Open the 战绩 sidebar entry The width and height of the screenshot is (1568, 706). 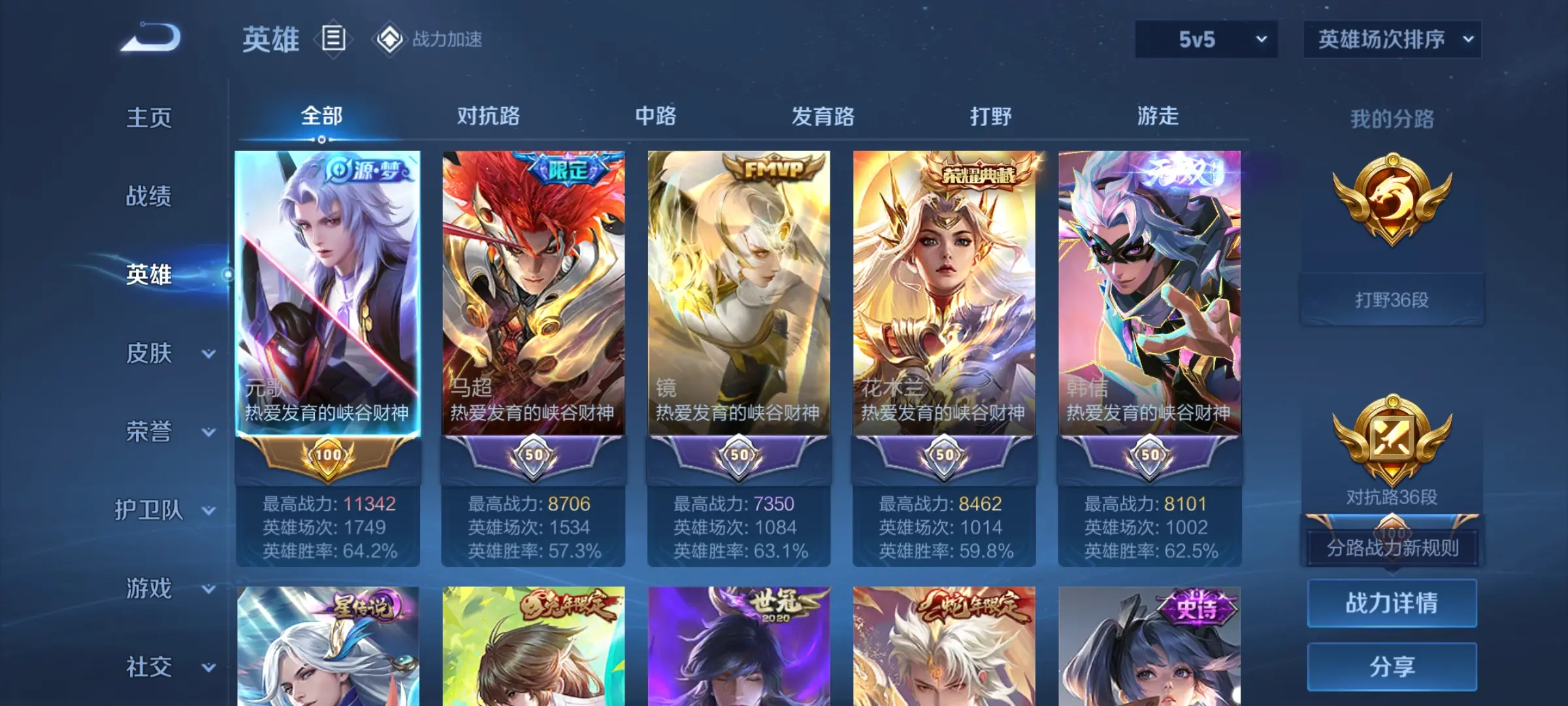click(149, 196)
